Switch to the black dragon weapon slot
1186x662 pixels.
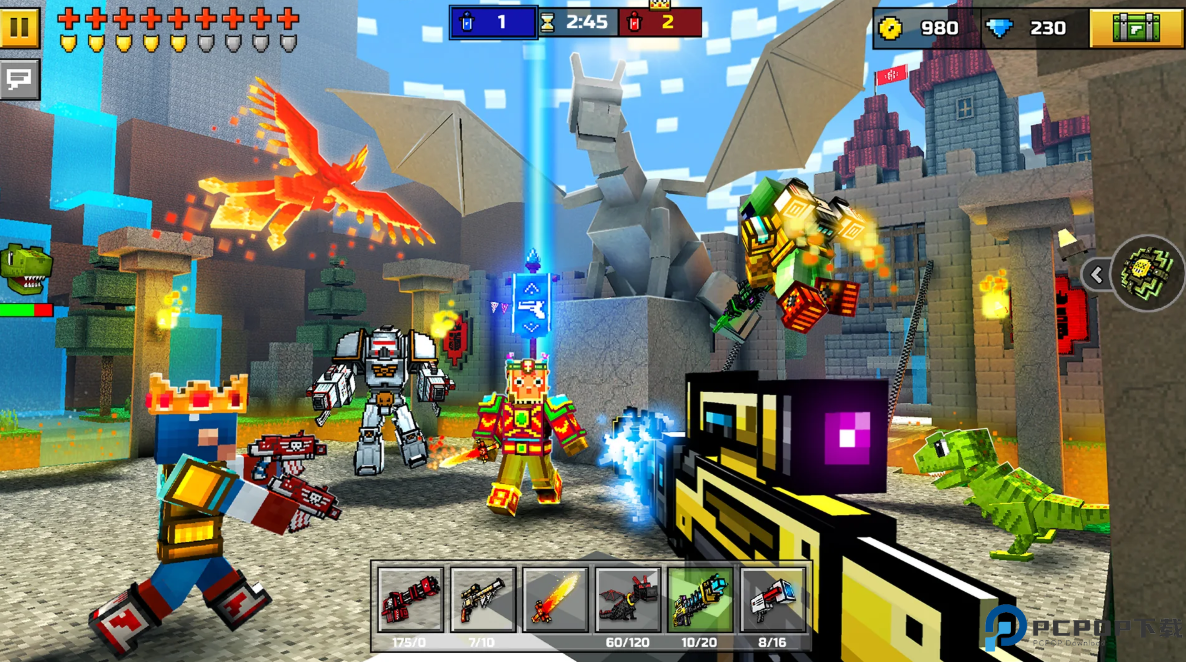(x=628, y=600)
